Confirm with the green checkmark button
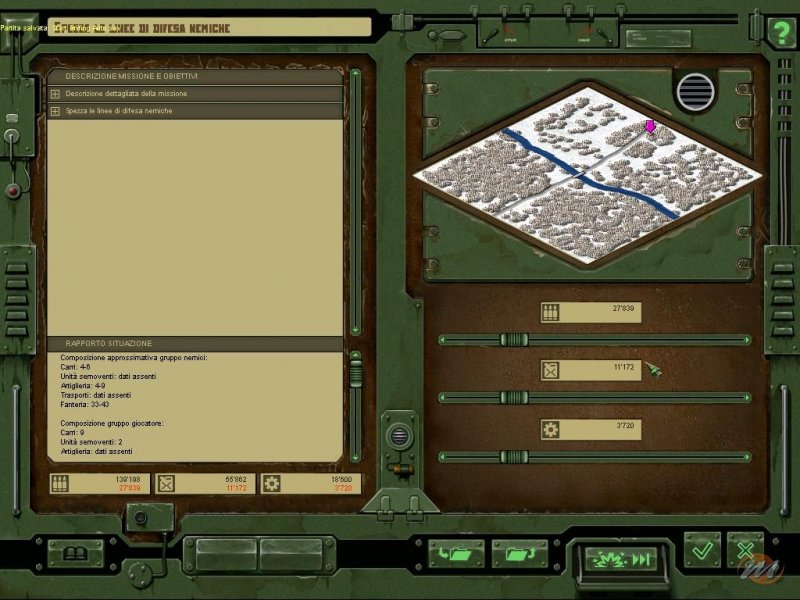The width and height of the screenshot is (800, 600). pos(702,550)
